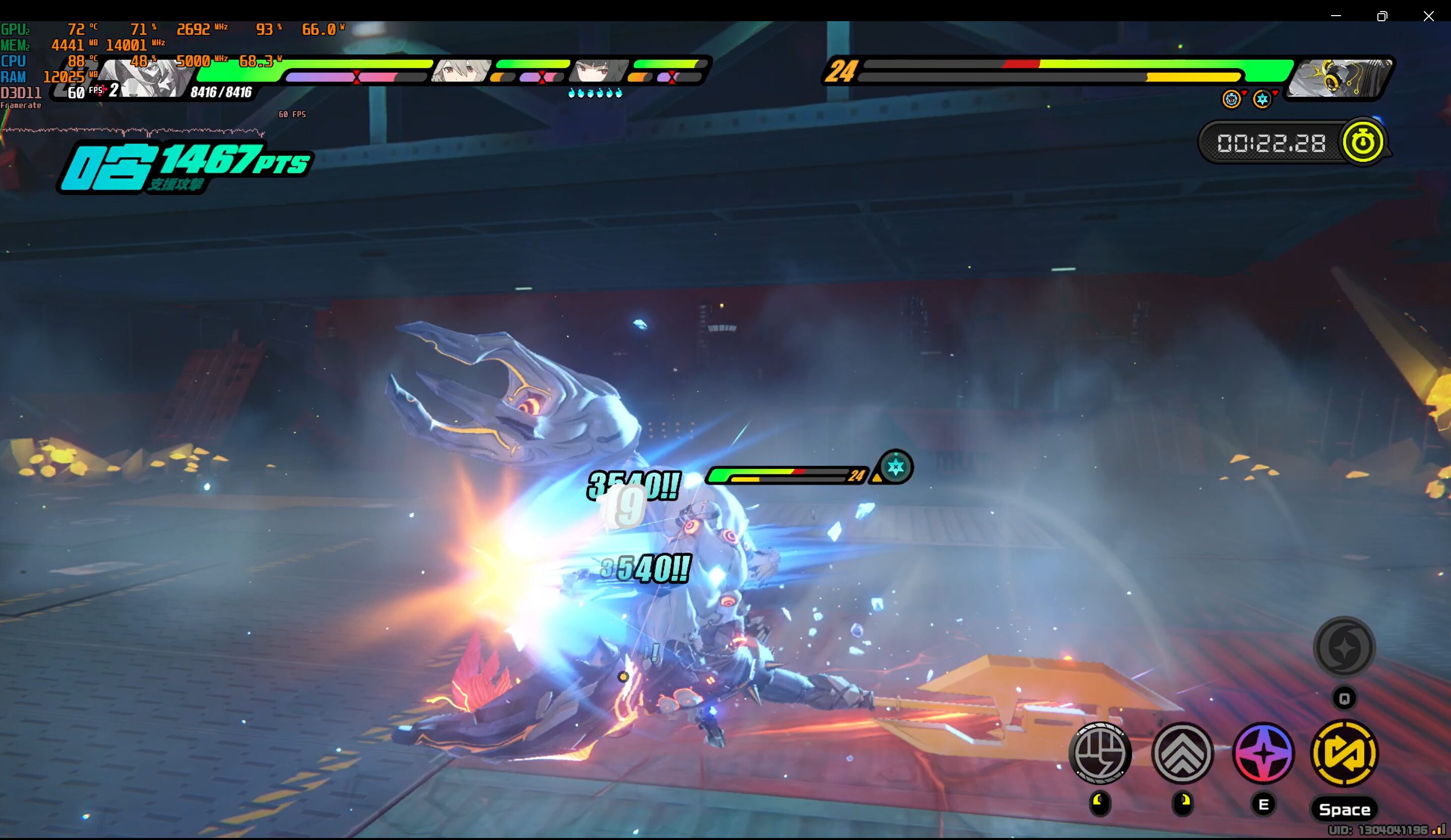Activate the double-chevron dodge button

tap(1182, 753)
